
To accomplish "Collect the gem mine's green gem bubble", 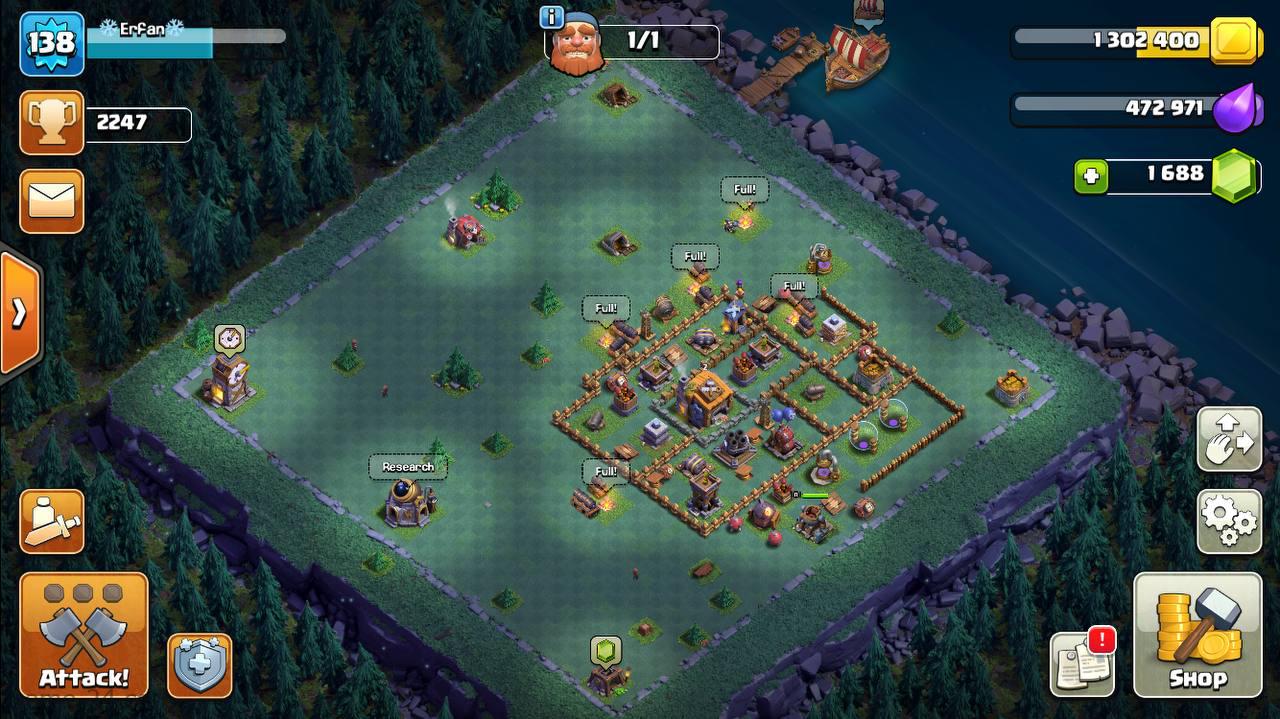I will pyautogui.click(x=605, y=650).
